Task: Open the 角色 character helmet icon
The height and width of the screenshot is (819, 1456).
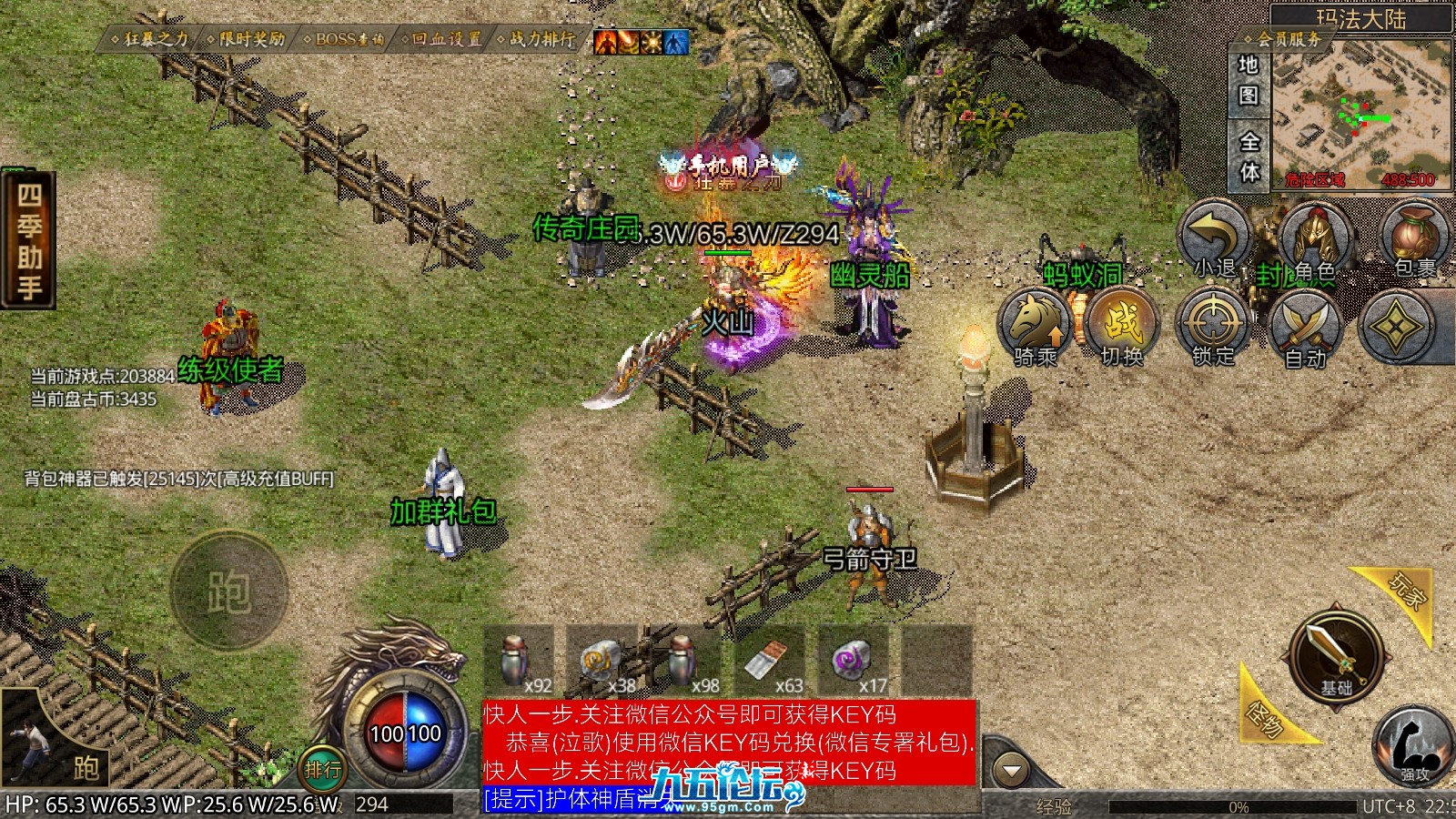Action: [x=1313, y=239]
